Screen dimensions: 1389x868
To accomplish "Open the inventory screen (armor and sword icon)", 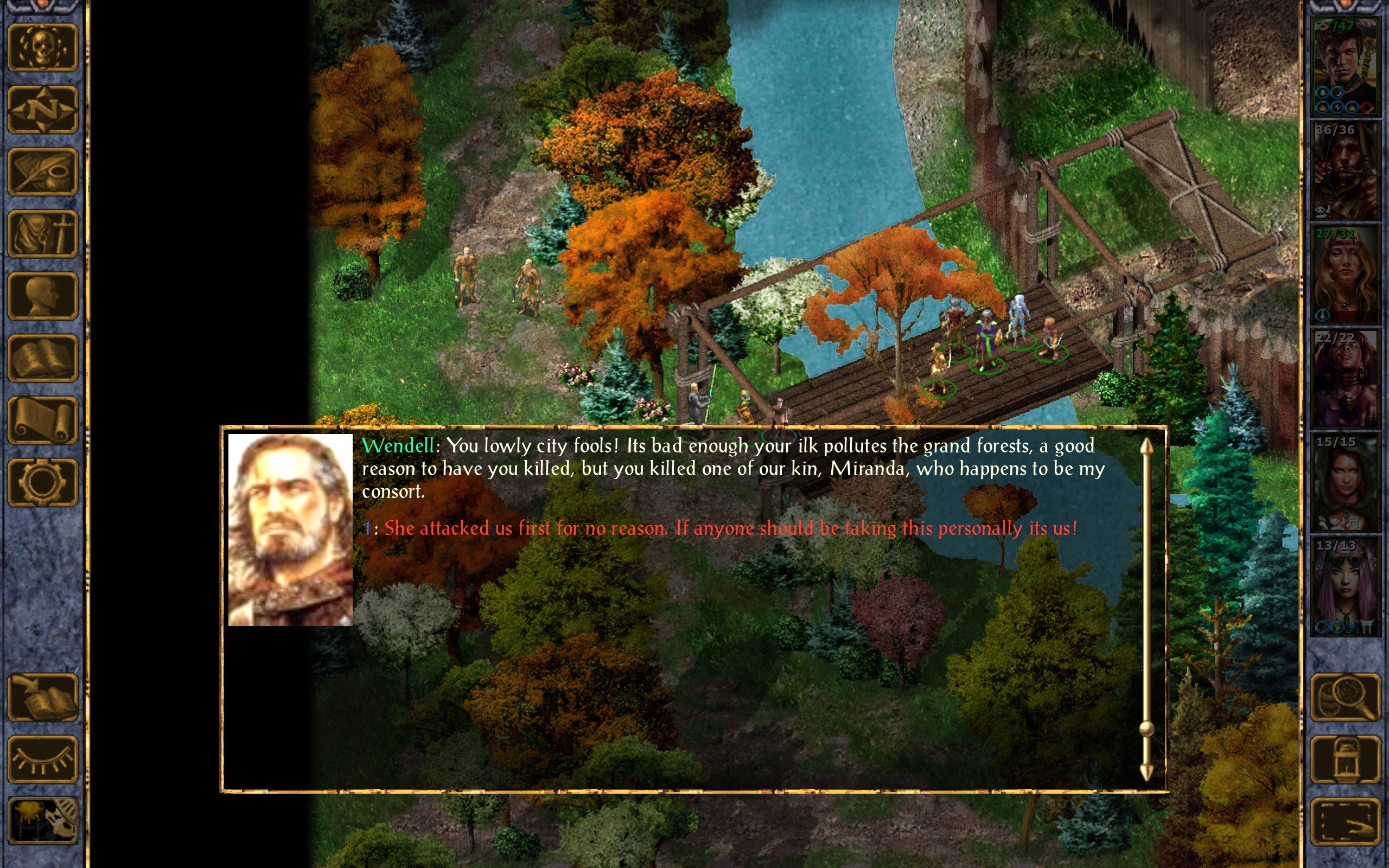I will (43, 234).
